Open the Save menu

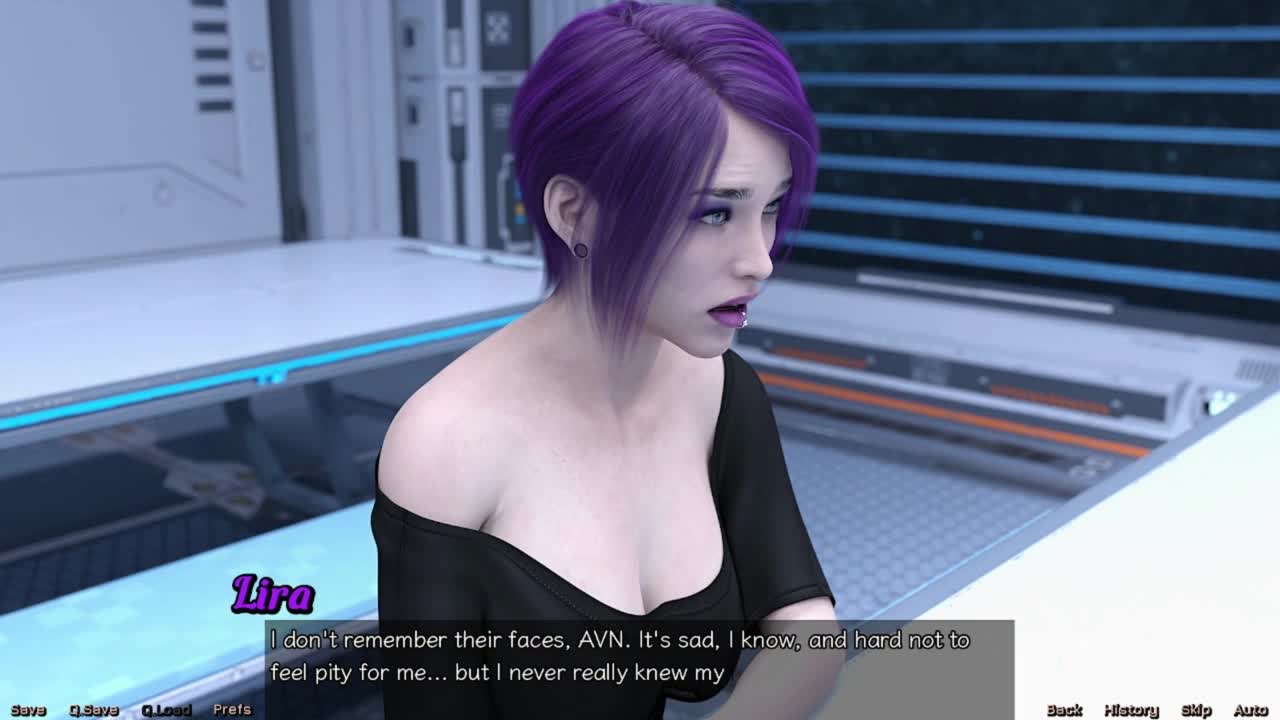tap(28, 710)
